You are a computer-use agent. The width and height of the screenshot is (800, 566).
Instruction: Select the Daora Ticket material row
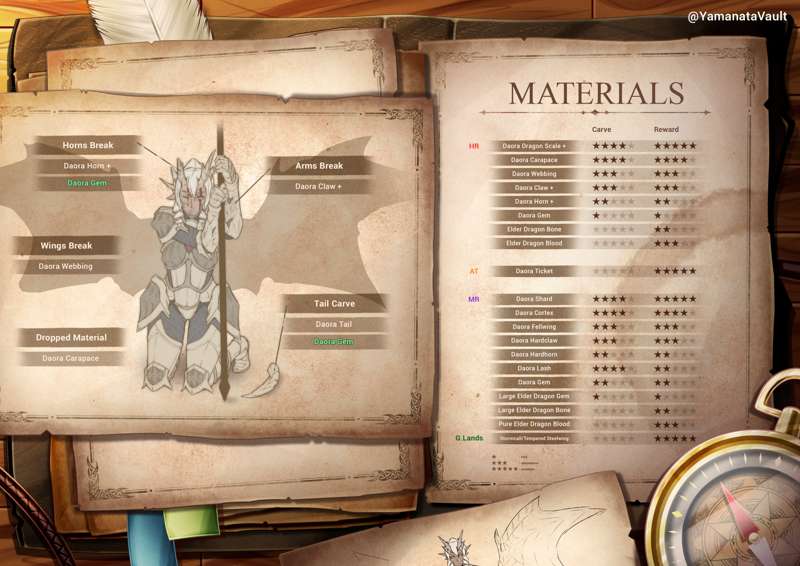533,271
